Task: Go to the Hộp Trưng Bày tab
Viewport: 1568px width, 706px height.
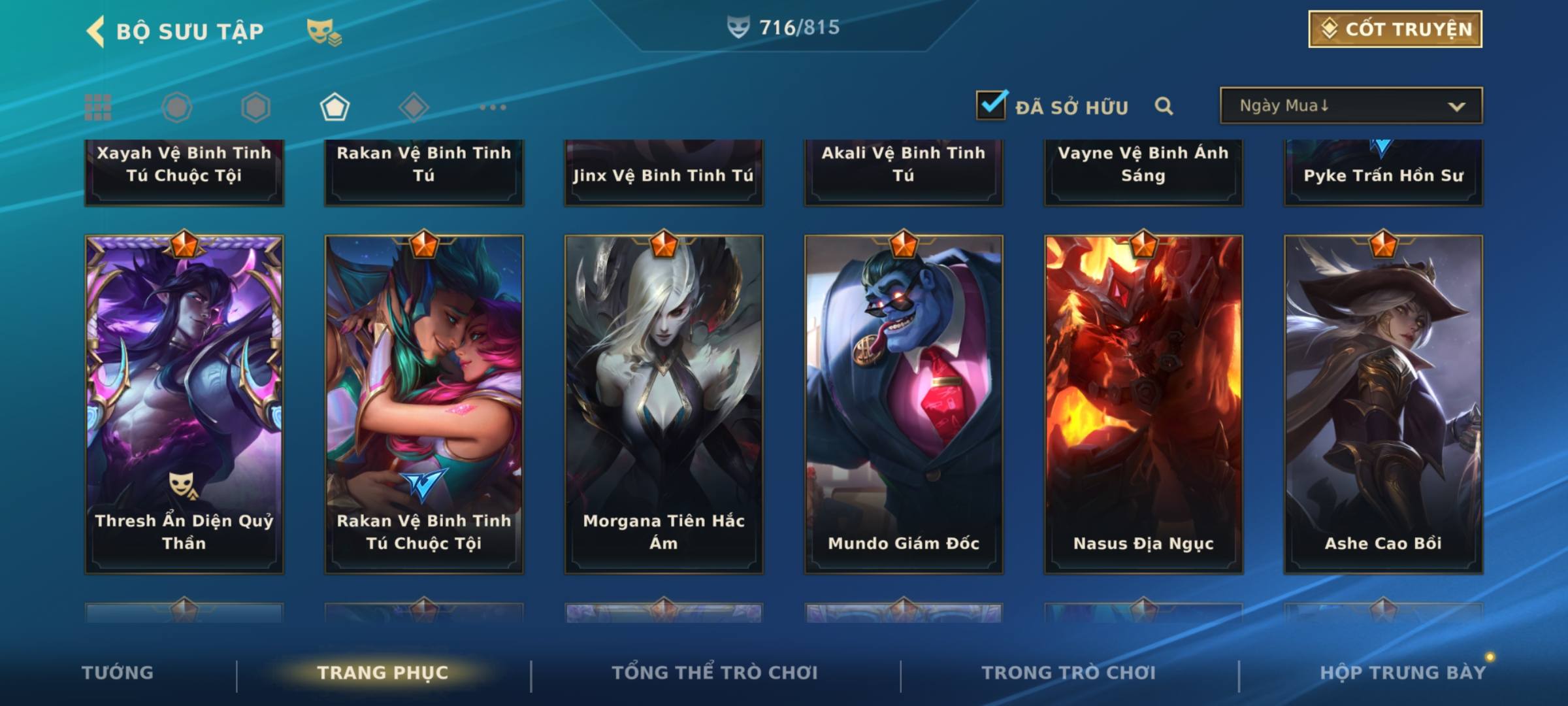Action: click(1403, 673)
